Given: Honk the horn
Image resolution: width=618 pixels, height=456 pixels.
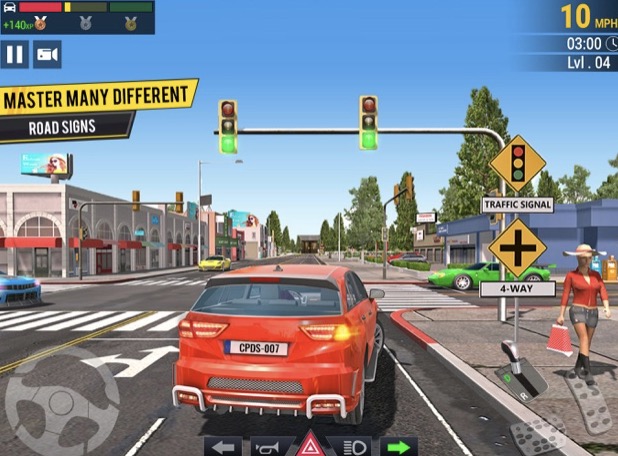Looking at the screenshot, I should click(x=267, y=446).
